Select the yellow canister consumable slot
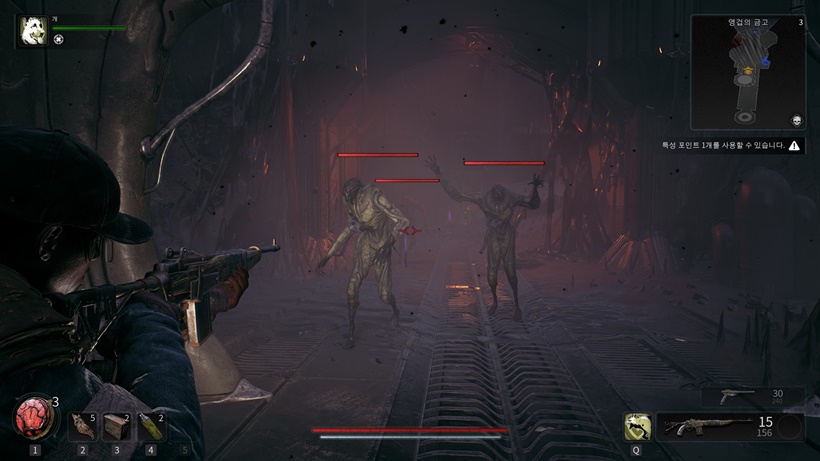Screen dimensions: 820x461 click(x=151, y=427)
